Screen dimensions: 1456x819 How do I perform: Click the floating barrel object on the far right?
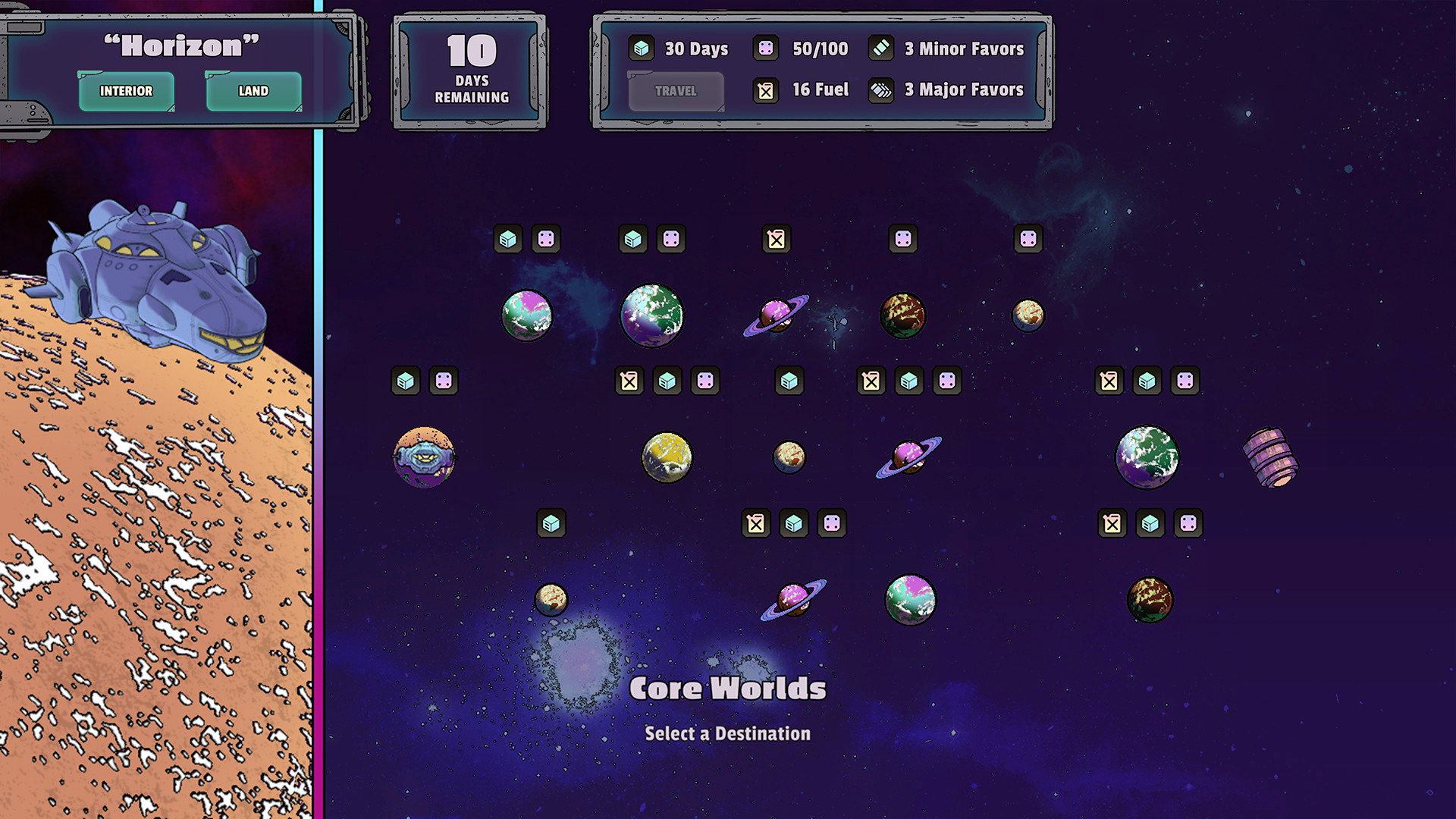(1271, 457)
